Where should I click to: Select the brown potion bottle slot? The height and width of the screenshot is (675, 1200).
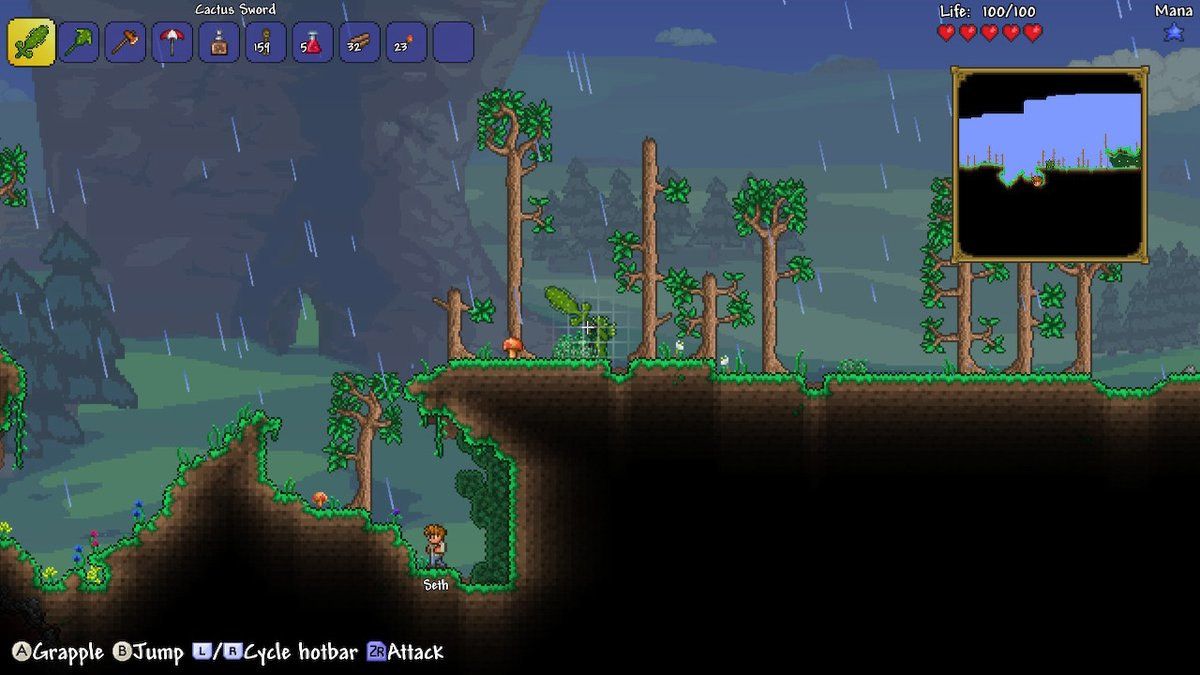pyautogui.click(x=219, y=43)
